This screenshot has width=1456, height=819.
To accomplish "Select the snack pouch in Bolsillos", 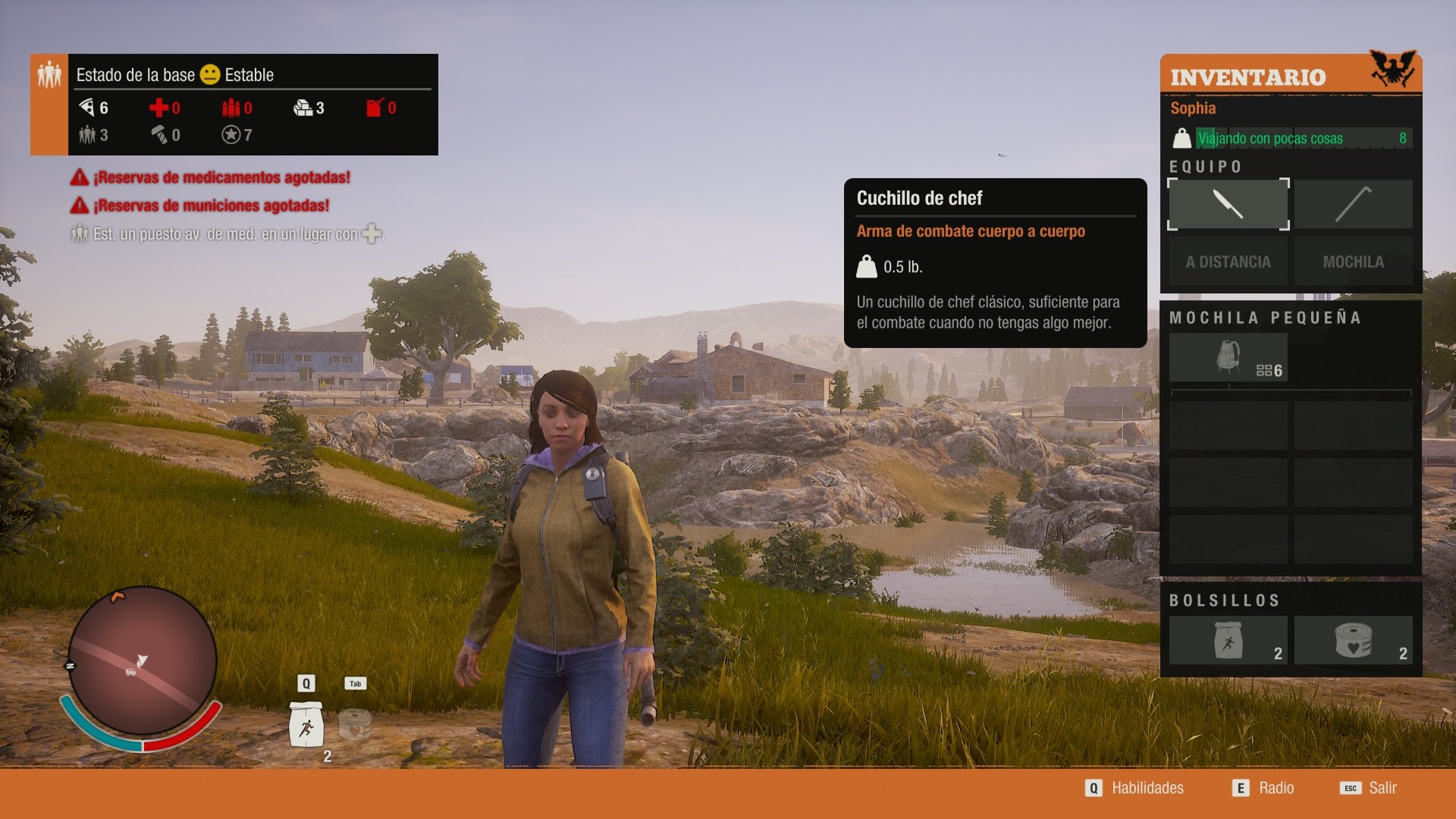I will tap(1227, 639).
